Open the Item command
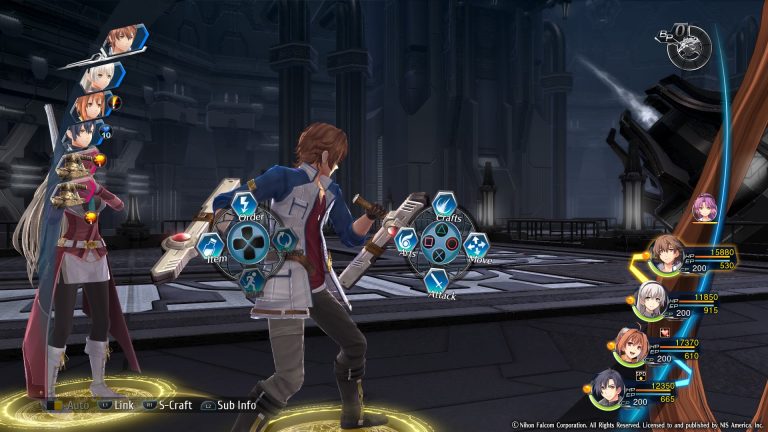768x432 pixels. [x=210, y=246]
